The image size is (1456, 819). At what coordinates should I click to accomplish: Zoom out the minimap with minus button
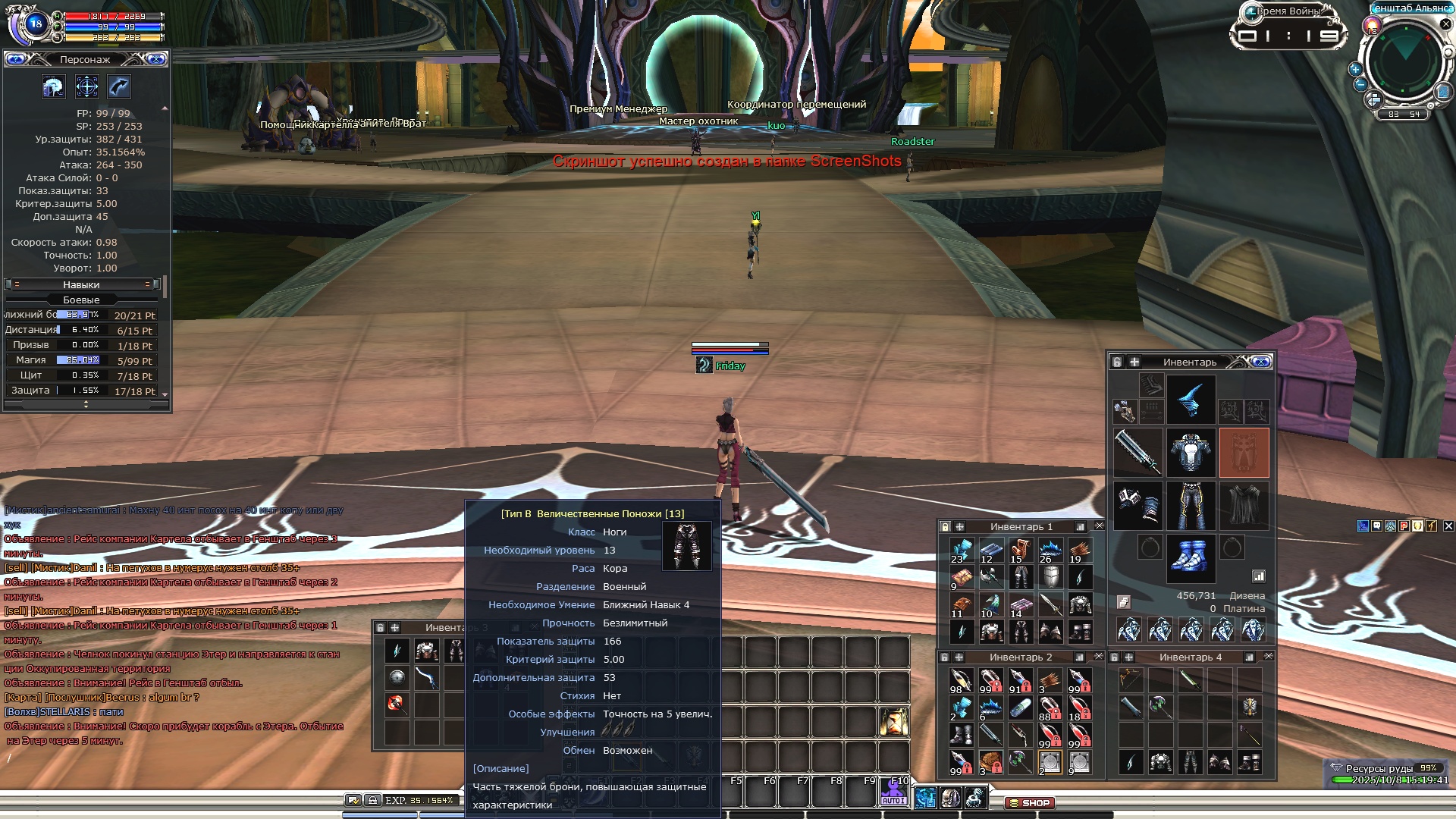[x=1360, y=84]
